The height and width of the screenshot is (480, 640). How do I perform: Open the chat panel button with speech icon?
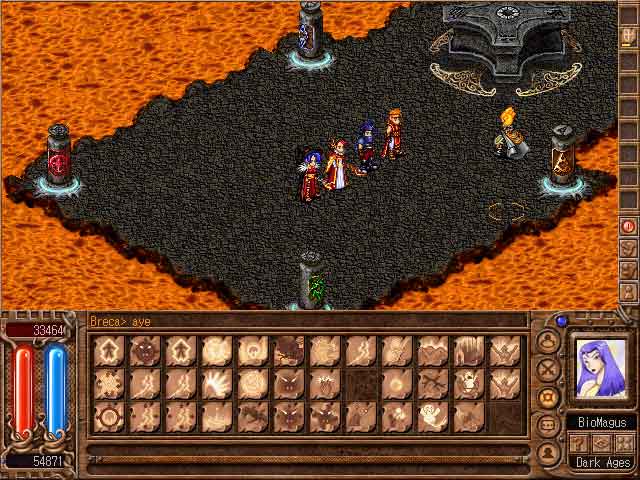pyautogui.click(x=548, y=425)
